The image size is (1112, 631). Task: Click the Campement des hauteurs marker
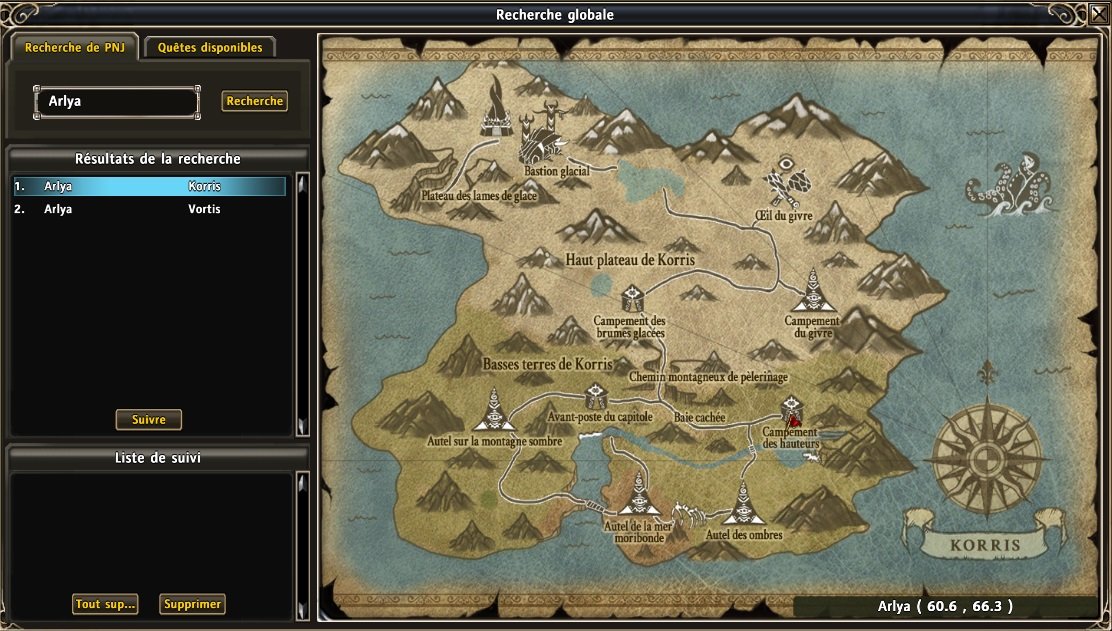click(792, 408)
